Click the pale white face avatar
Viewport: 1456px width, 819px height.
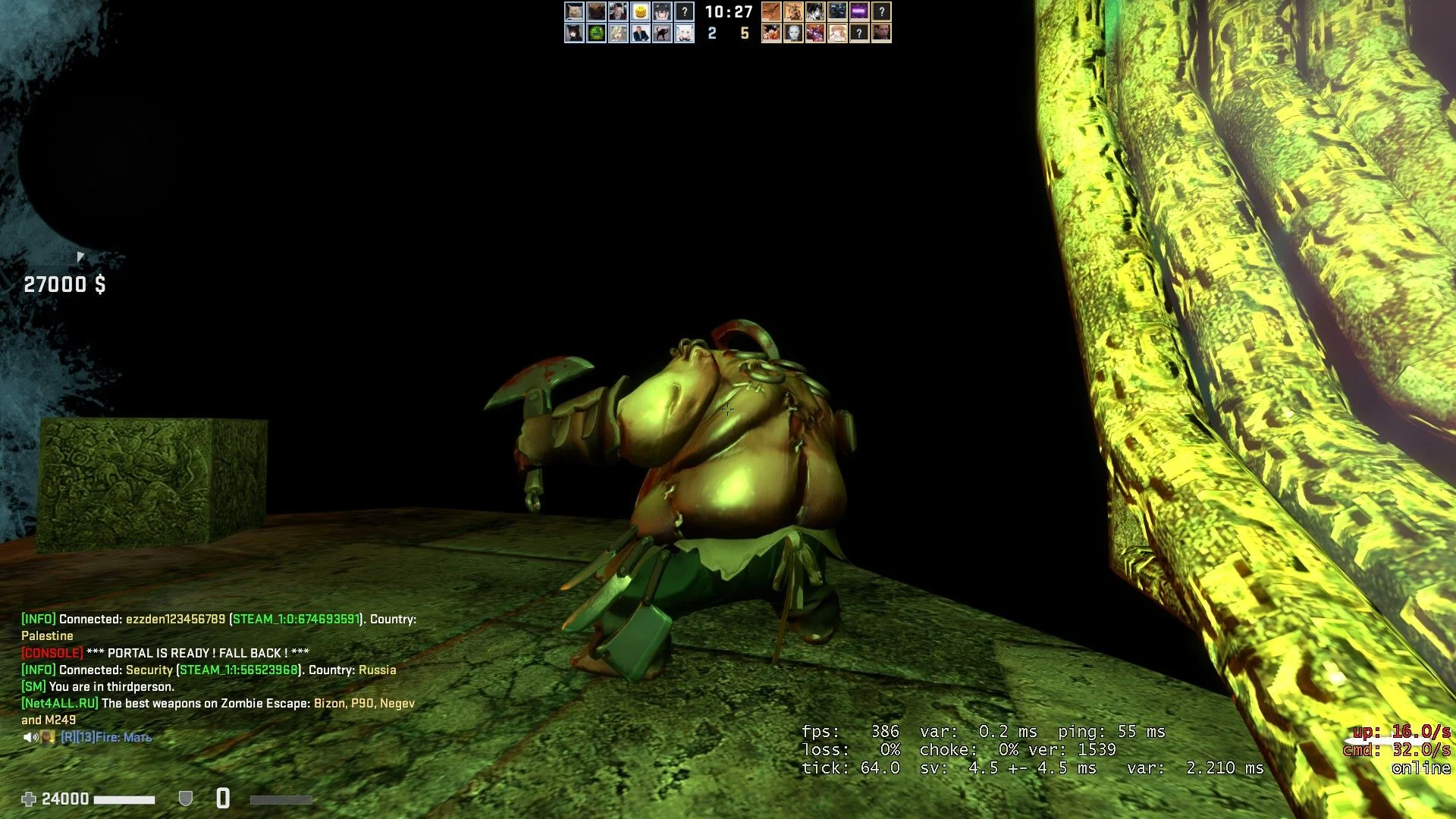pos(793,33)
